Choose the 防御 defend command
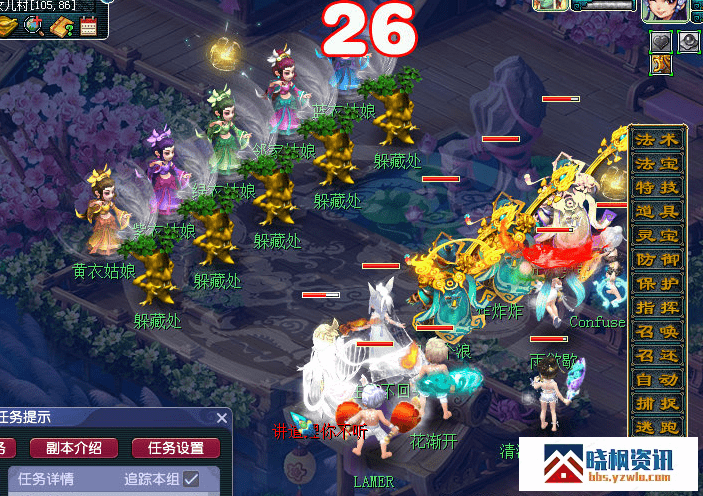Screen dimensions: 703x496 [x=657, y=259]
